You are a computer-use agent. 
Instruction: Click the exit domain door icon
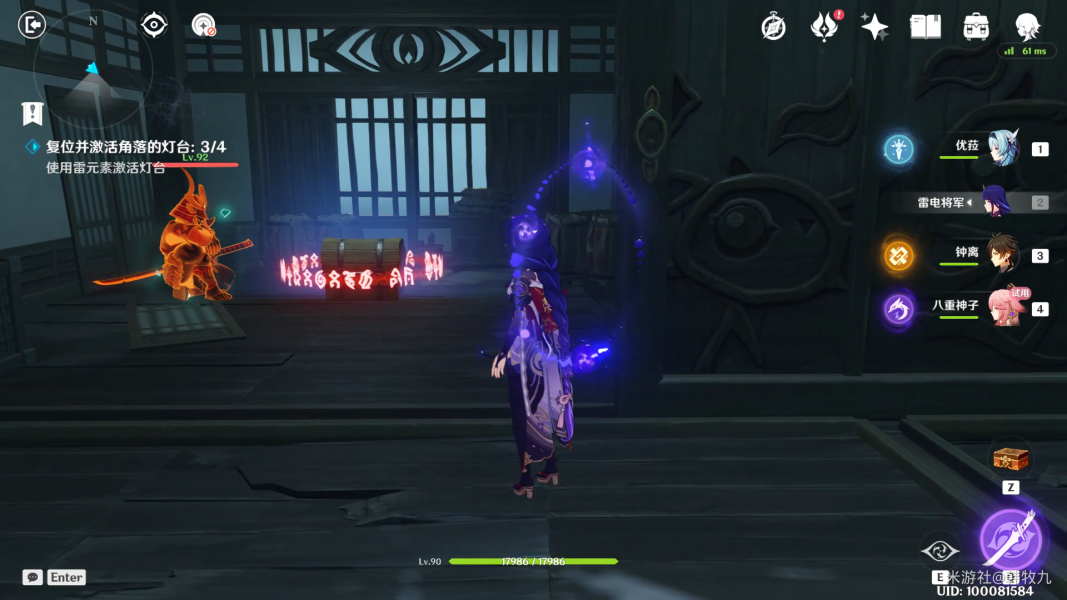pos(32,24)
